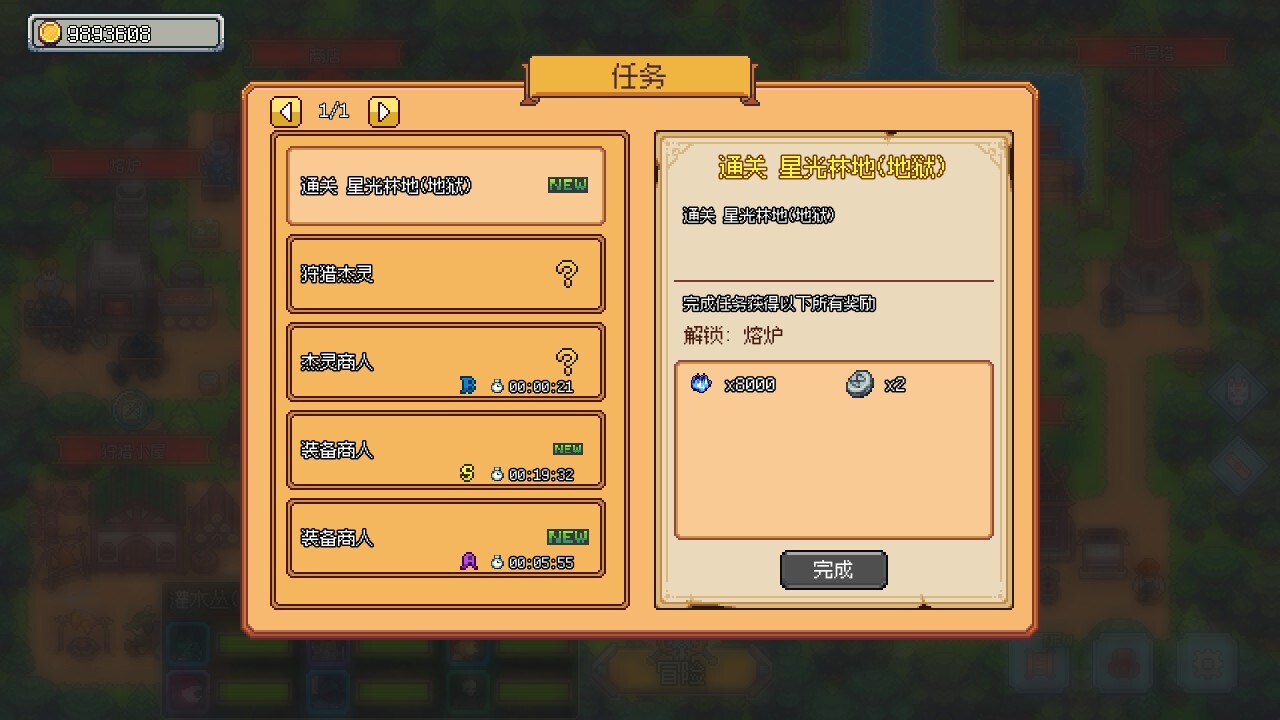
Task: Click the red backpack icon near the settings gear
Action: (x=1122, y=662)
